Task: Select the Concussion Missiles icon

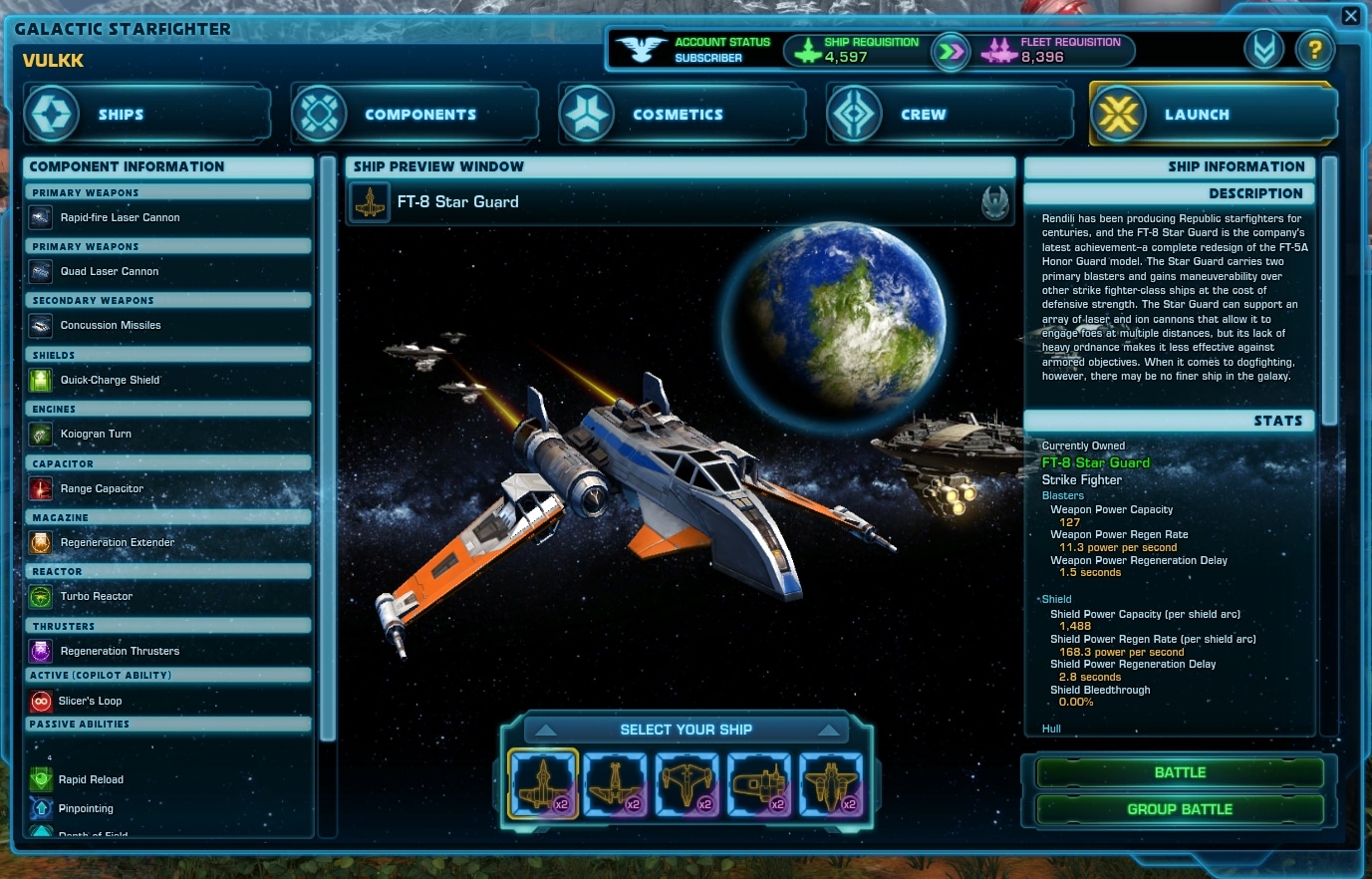Action: click(41, 325)
